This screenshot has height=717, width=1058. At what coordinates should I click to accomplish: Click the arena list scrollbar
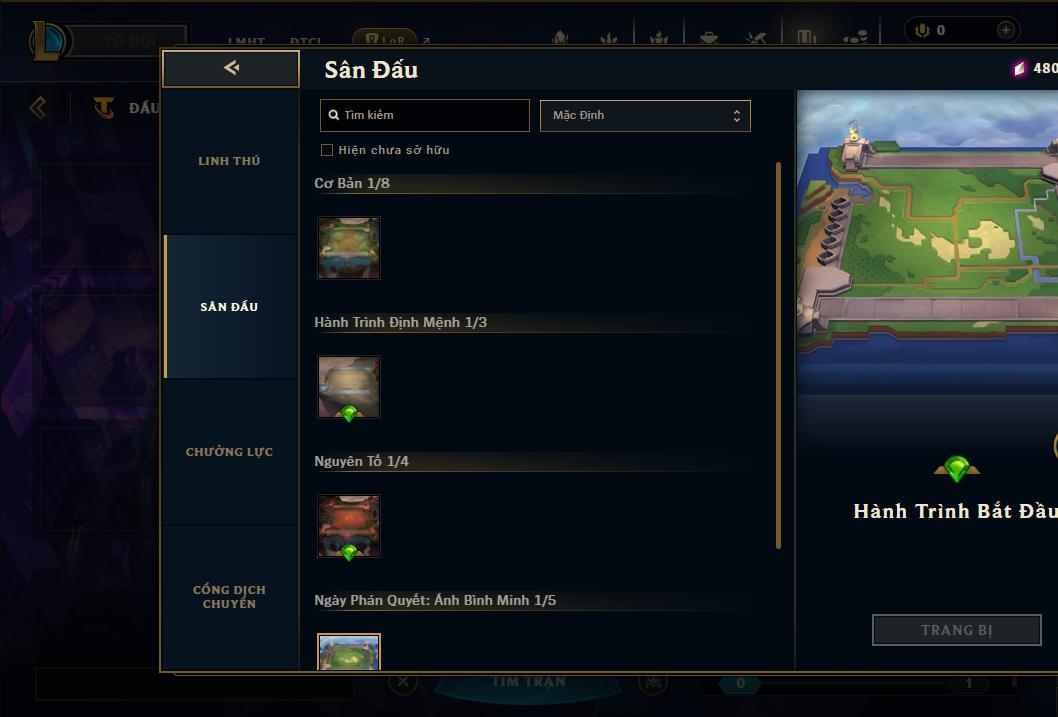pyautogui.click(x=778, y=355)
